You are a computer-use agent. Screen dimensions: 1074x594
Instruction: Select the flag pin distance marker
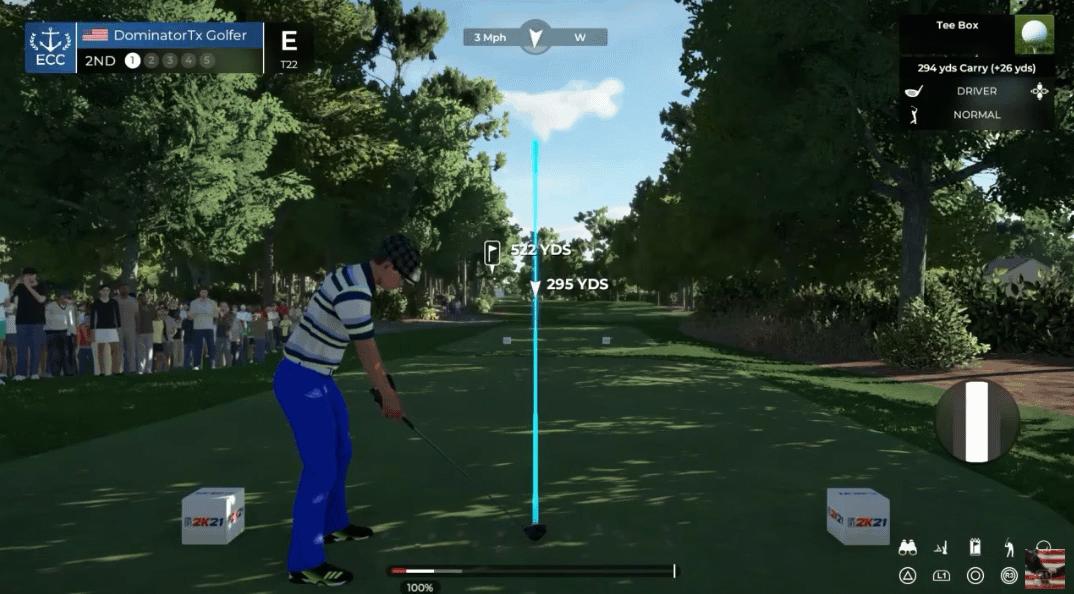(492, 252)
